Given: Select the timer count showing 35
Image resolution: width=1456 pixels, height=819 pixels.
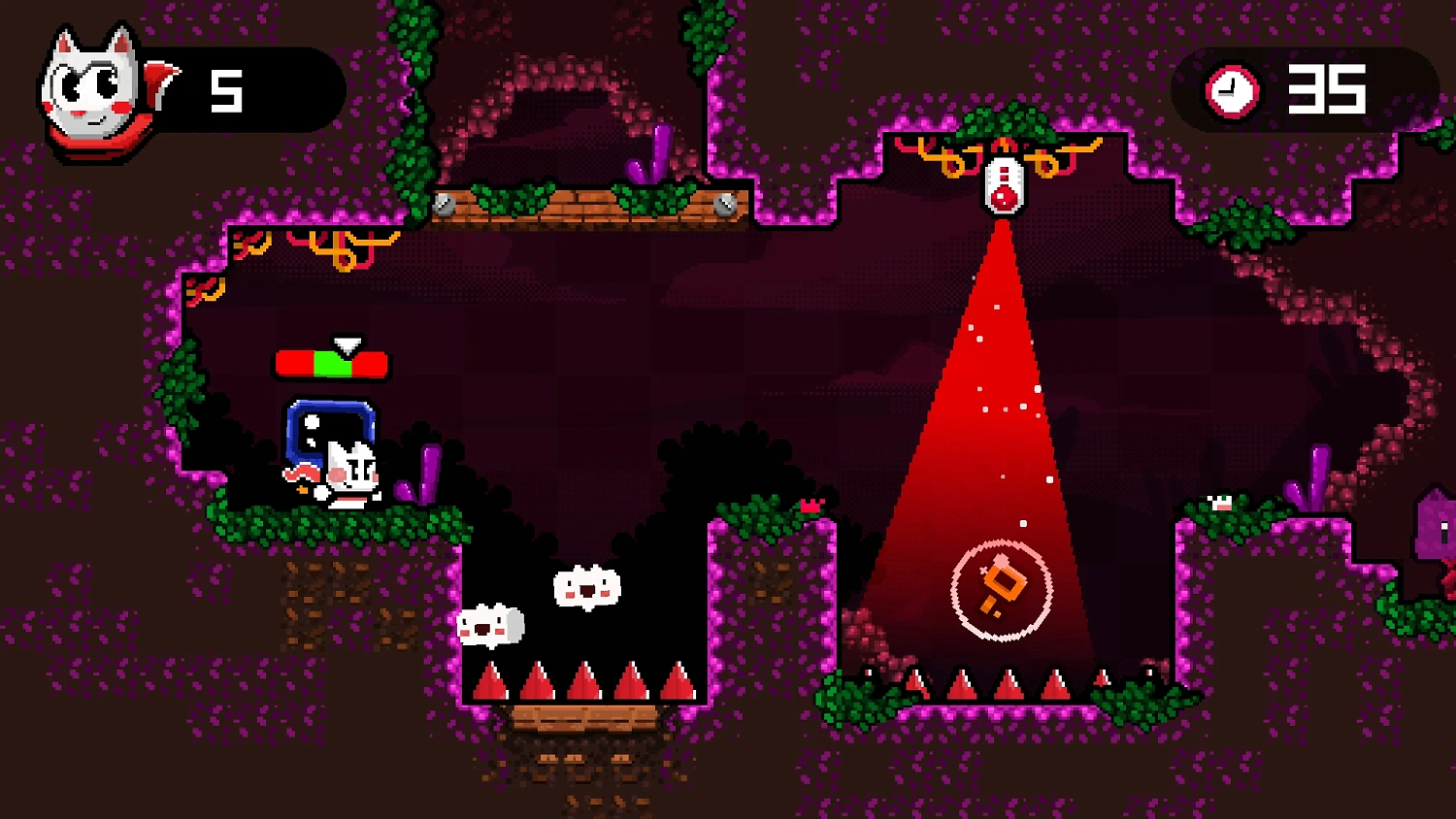Looking at the screenshot, I should pyautogui.click(x=1330, y=90).
